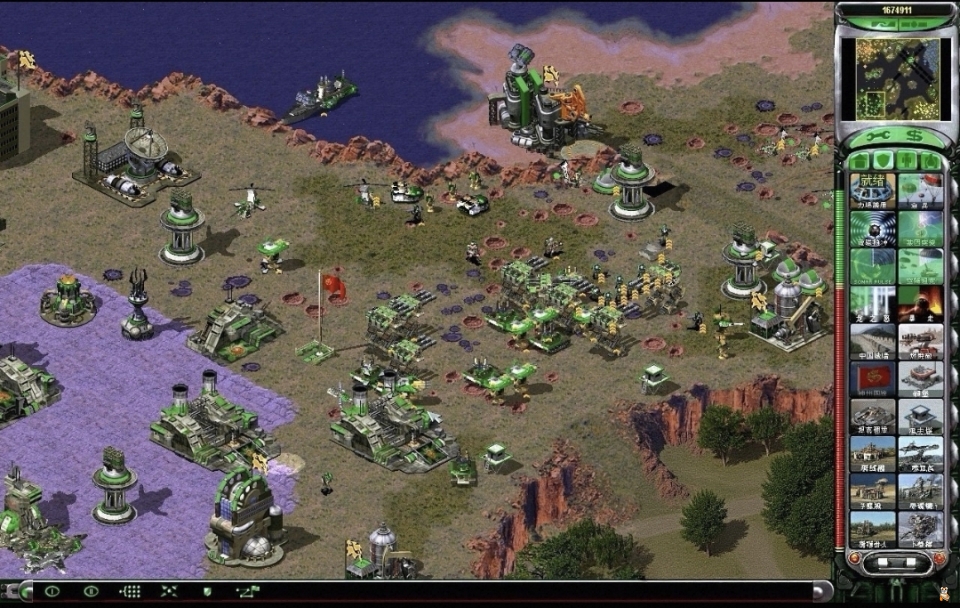
Task: Click the formation grid command button
Action: point(129,592)
